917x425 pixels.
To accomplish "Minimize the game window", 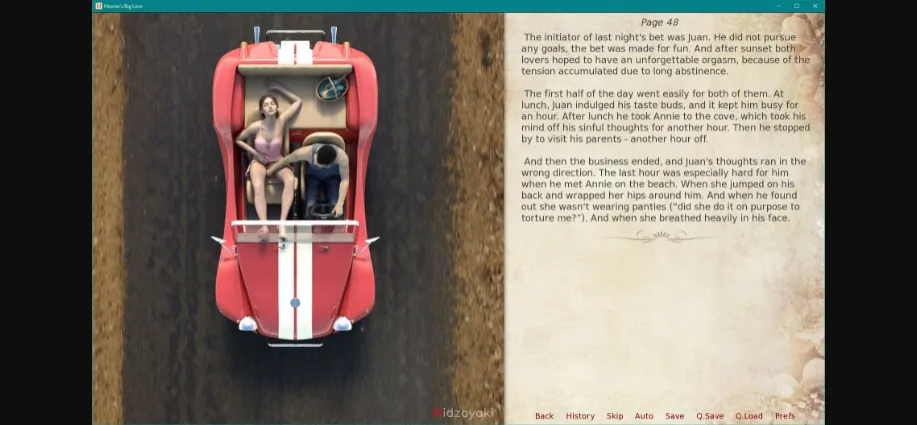I will 776,5.
